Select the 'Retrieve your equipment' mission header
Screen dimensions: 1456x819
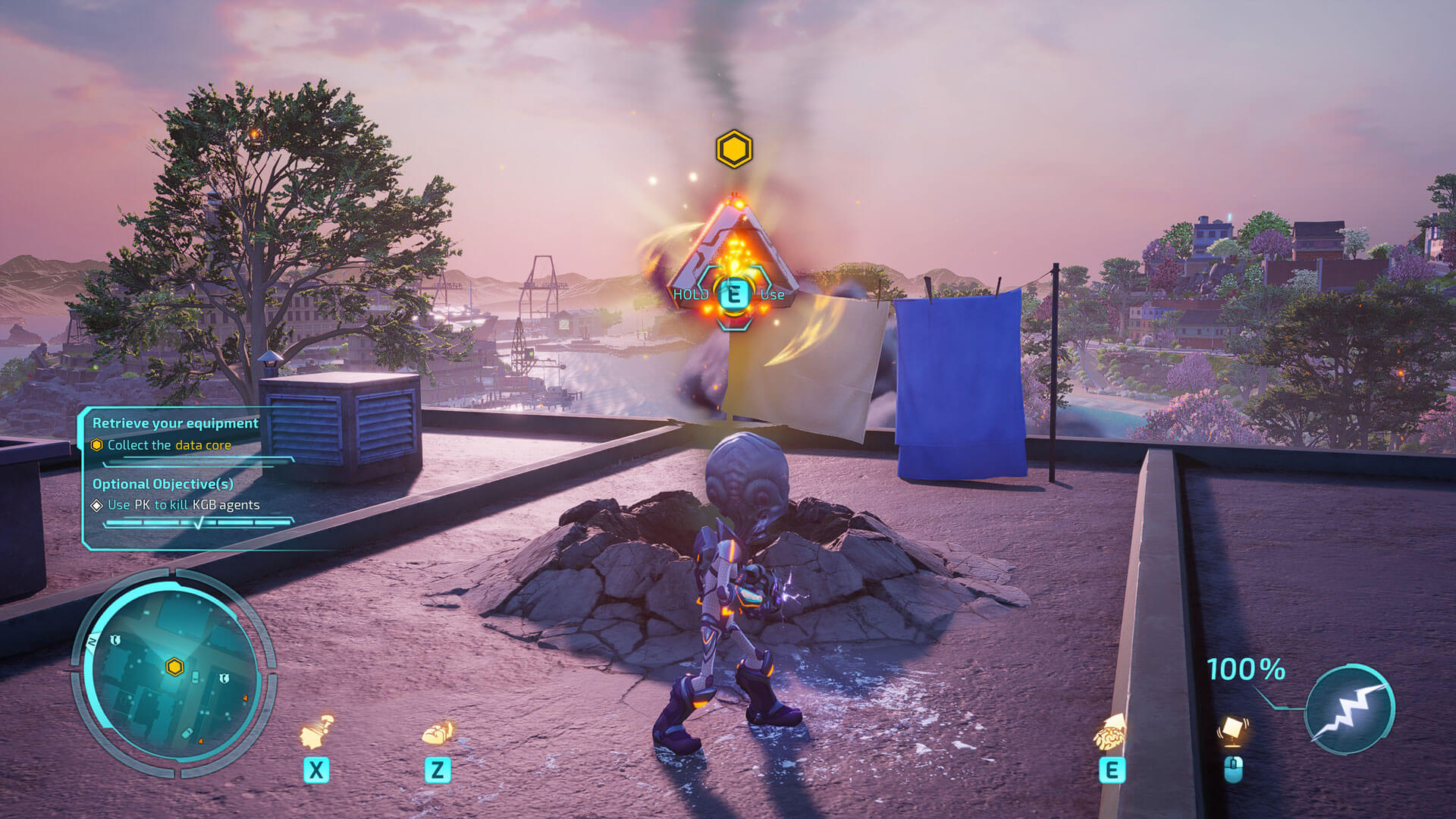click(x=174, y=422)
